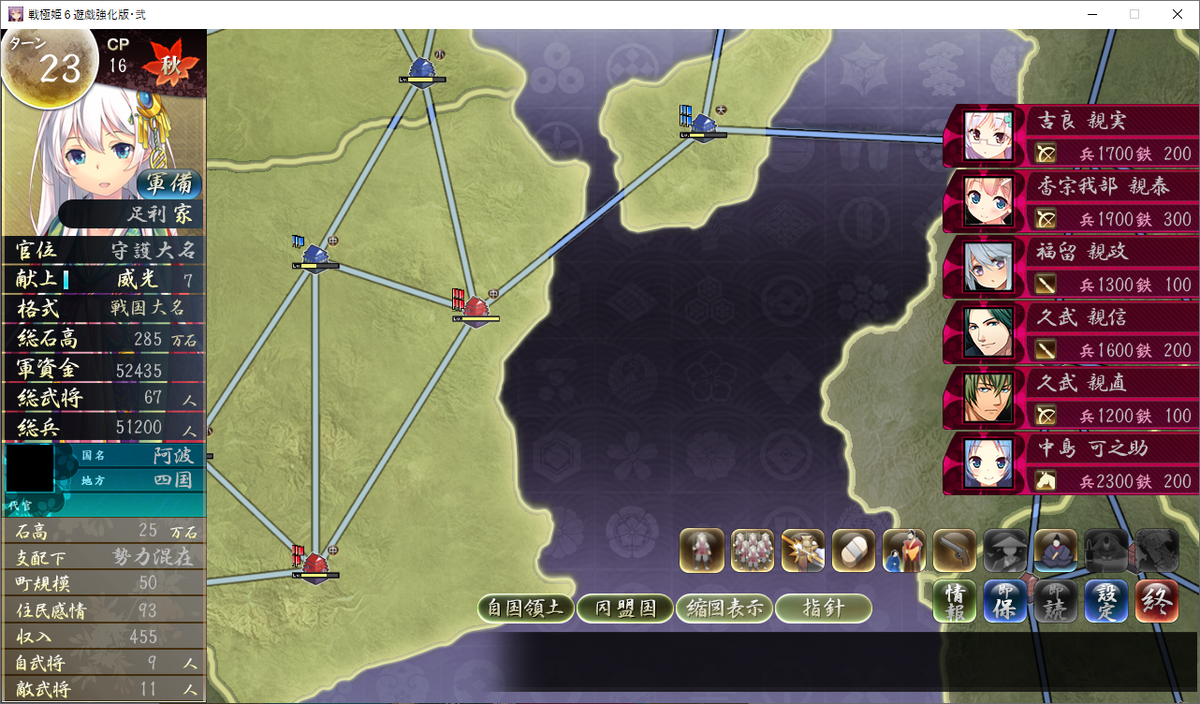This screenshot has height=704, width=1200.
Task: Select the single soldier command icon
Action: point(702,551)
